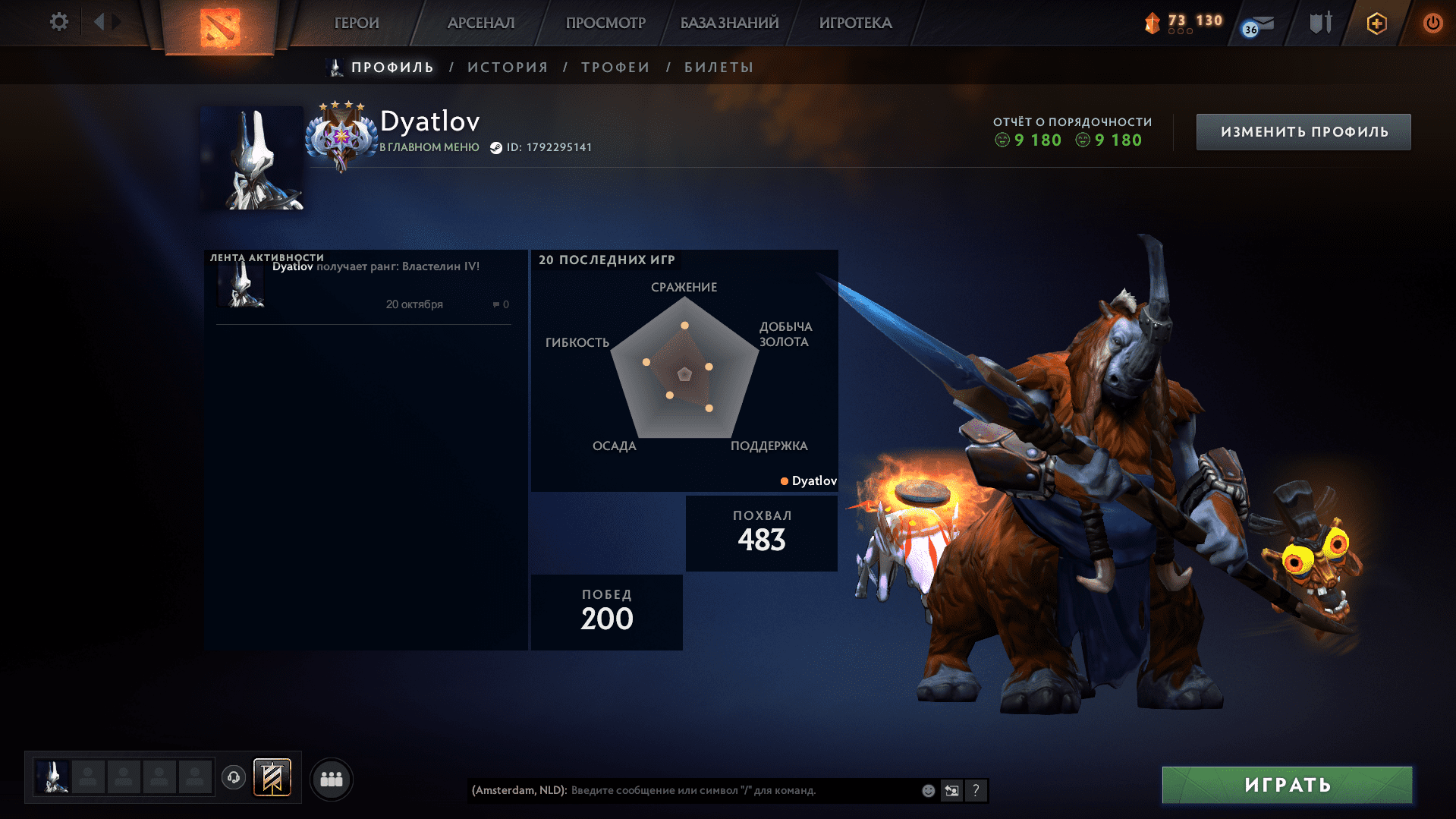Open the settings gear icon
Image resolution: width=1456 pixels, height=819 pixels.
[58, 22]
